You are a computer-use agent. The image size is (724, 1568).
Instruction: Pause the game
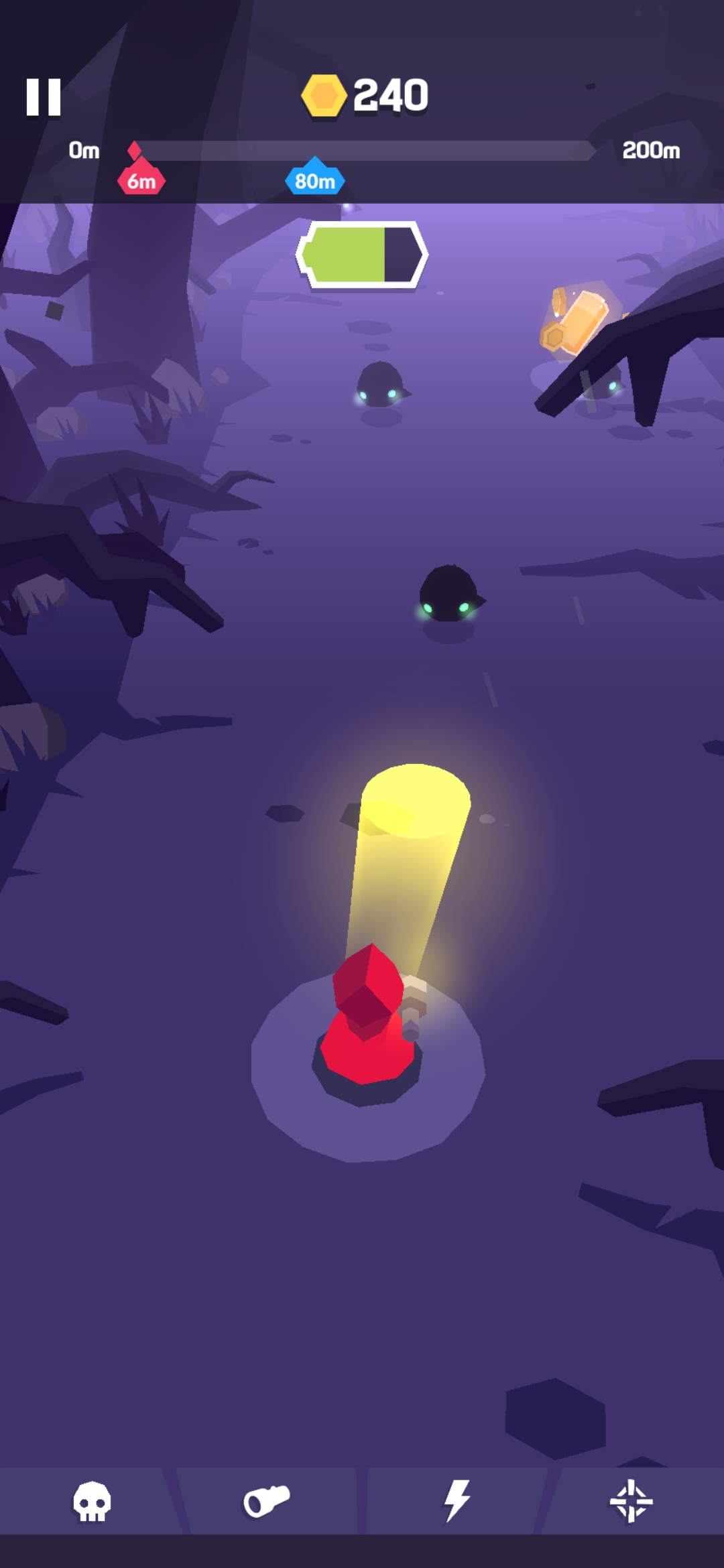point(44,97)
